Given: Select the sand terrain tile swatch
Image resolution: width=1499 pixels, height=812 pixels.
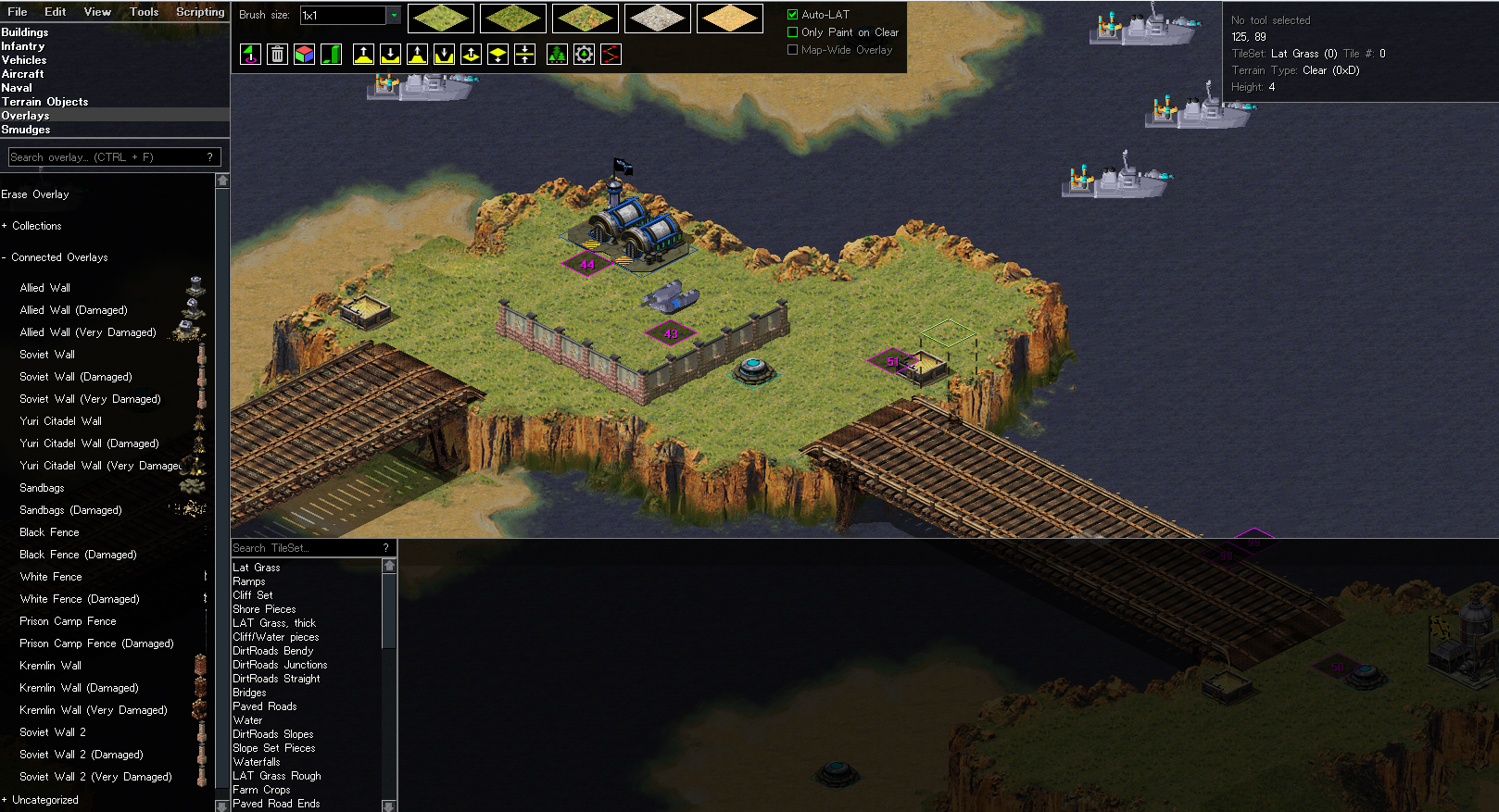Looking at the screenshot, I should pyautogui.click(x=730, y=19).
